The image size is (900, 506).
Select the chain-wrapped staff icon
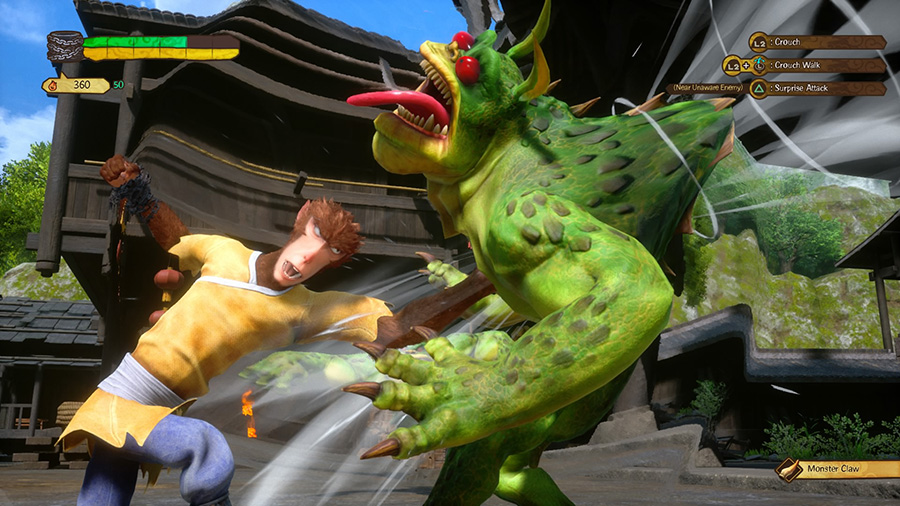click(x=64, y=47)
